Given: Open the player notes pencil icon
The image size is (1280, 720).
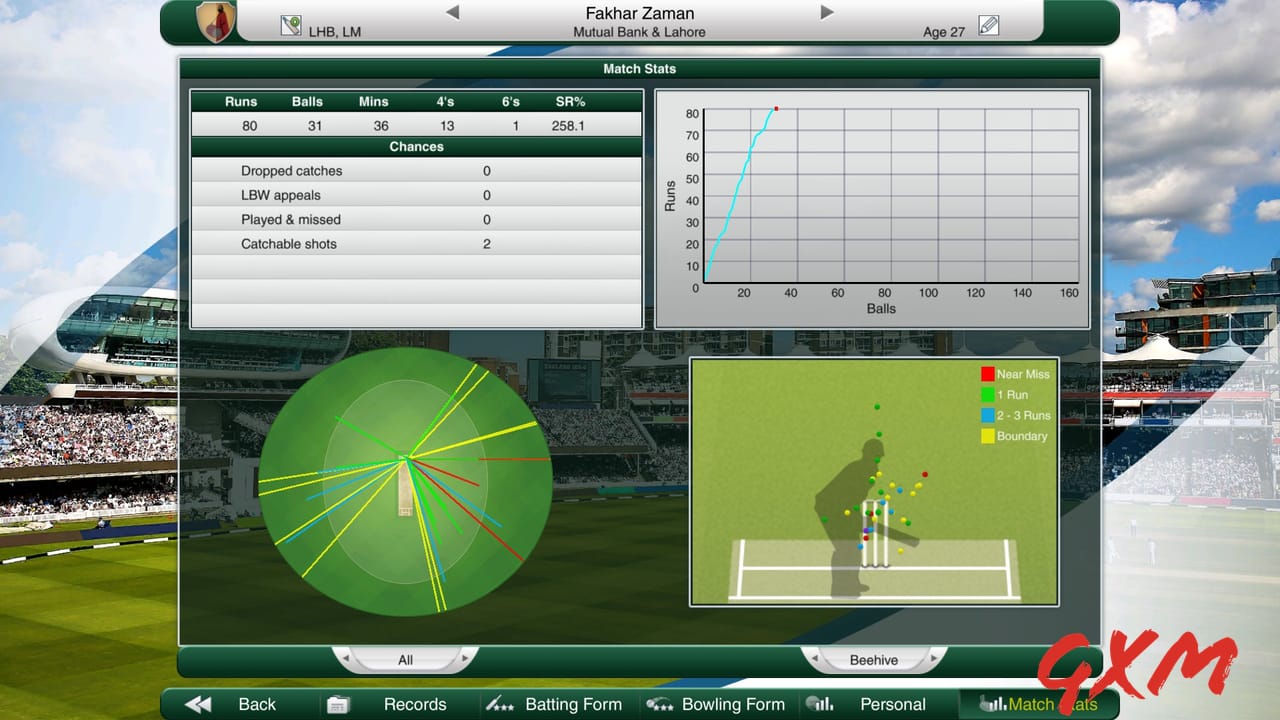Looking at the screenshot, I should [989, 25].
